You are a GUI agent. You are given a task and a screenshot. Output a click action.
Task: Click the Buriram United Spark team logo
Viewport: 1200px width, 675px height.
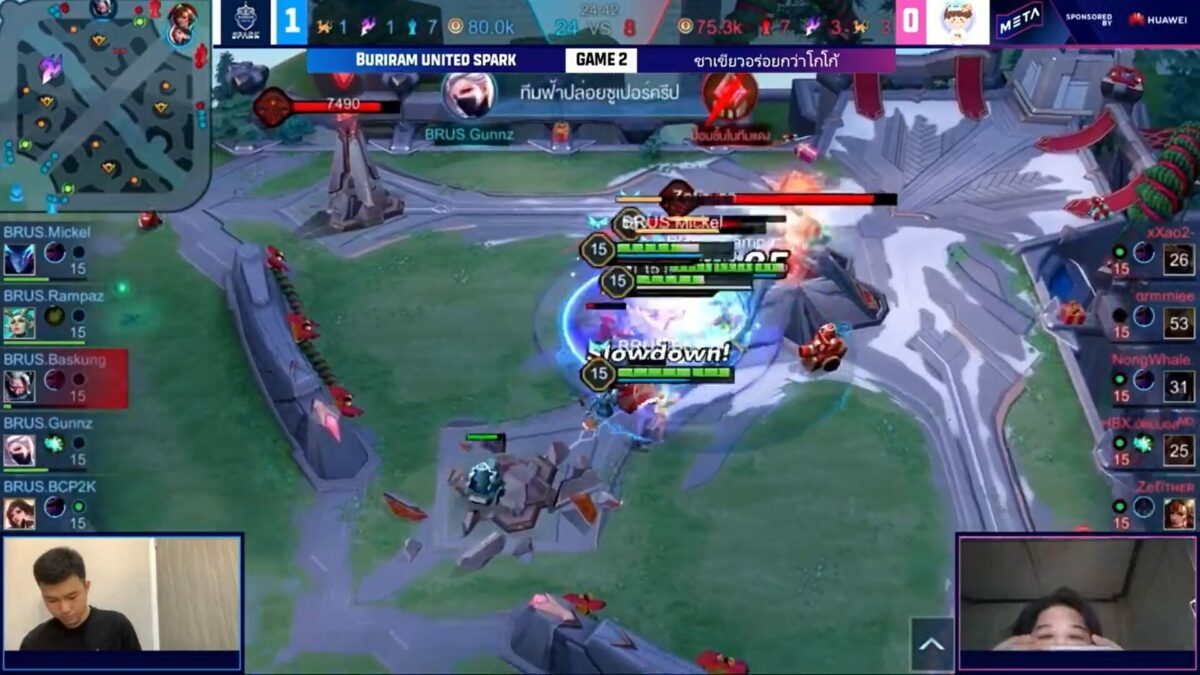tap(244, 22)
